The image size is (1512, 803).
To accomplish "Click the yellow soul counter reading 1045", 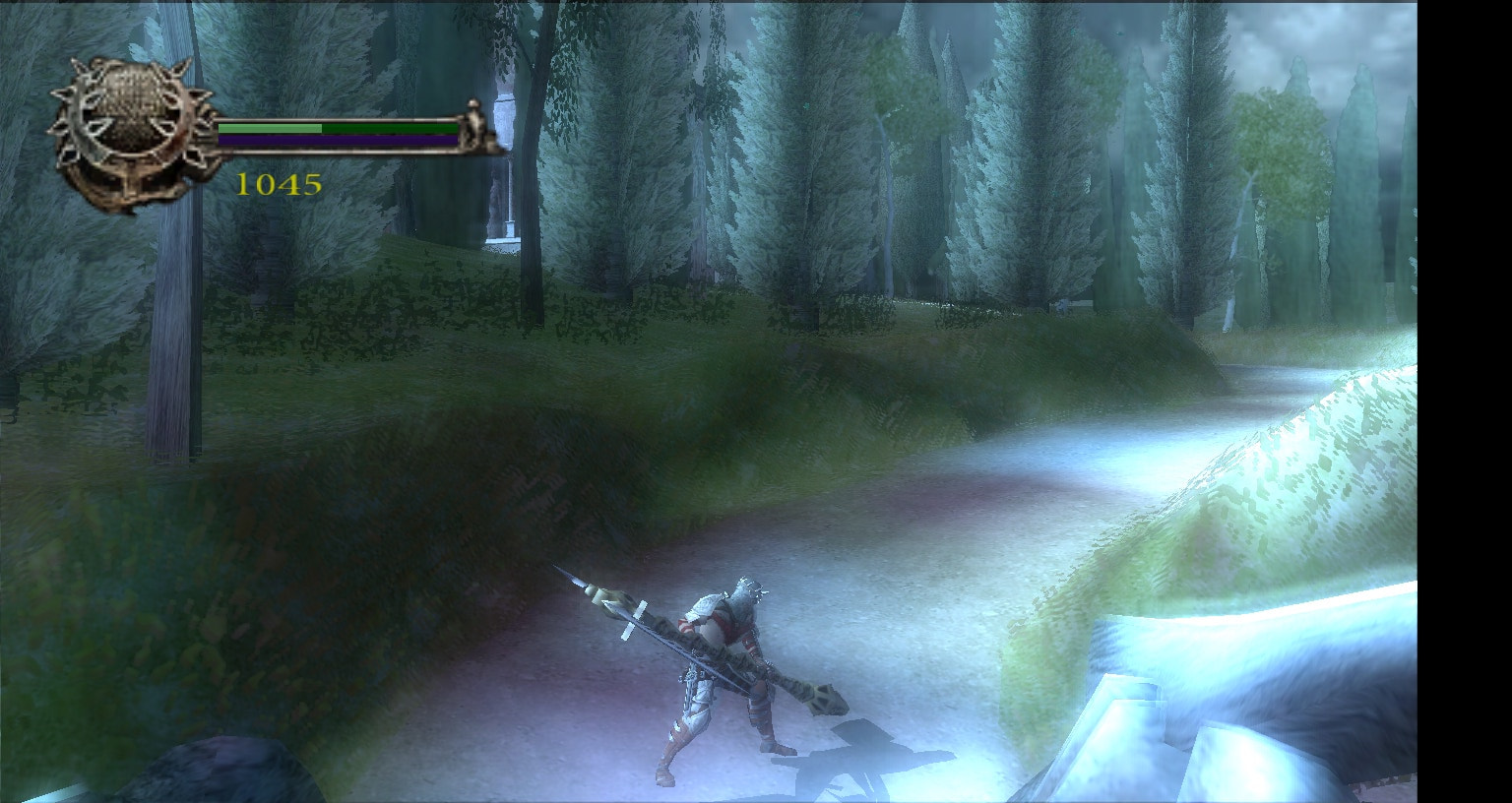I will point(280,182).
